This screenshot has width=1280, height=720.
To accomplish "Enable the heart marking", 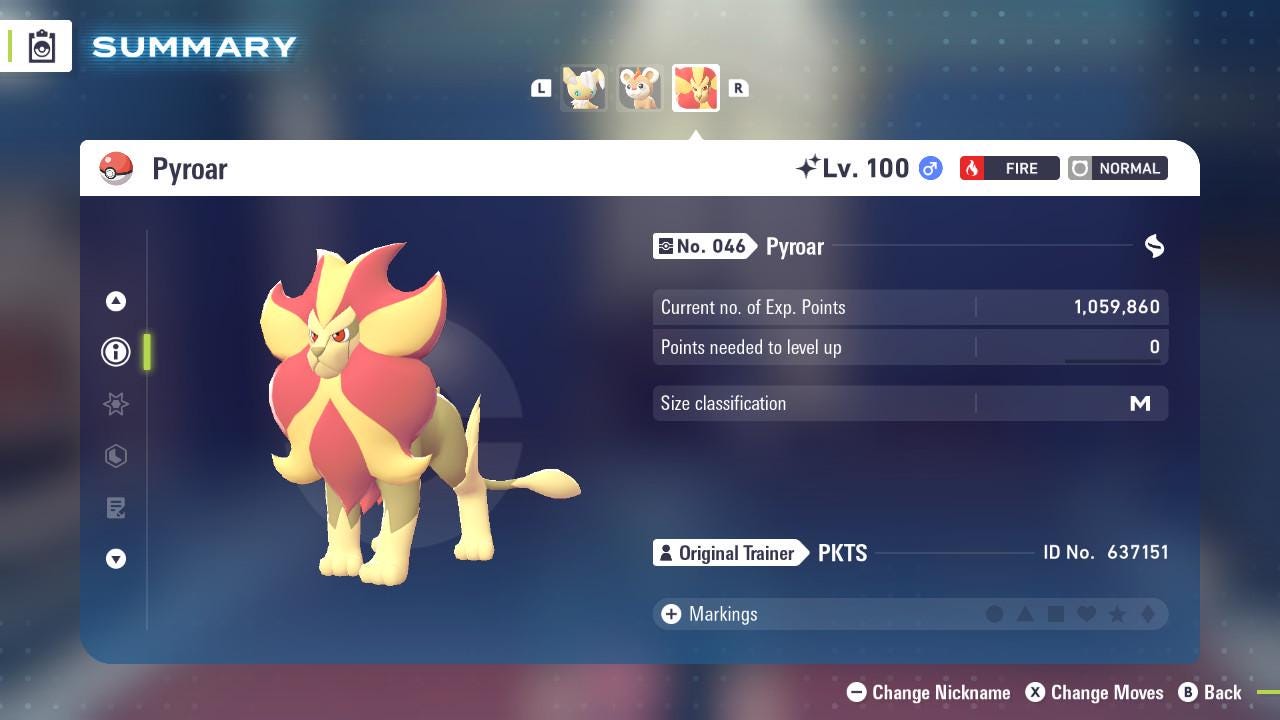I will point(1086,614).
